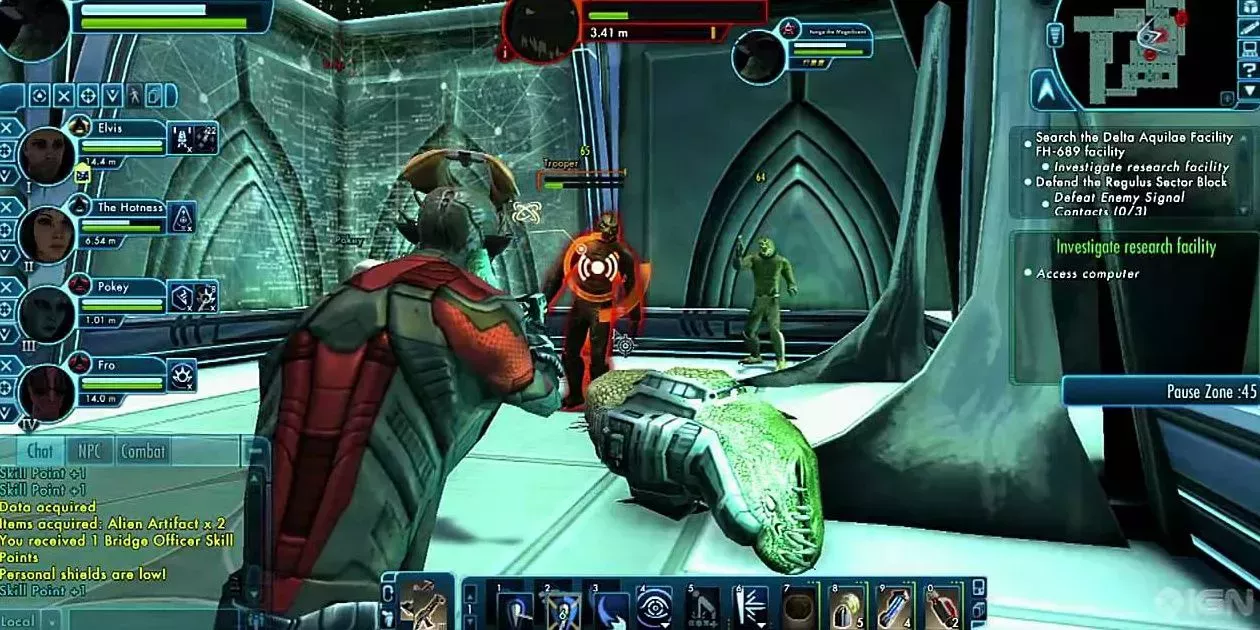Switch to the Combat chat tab

coord(143,451)
